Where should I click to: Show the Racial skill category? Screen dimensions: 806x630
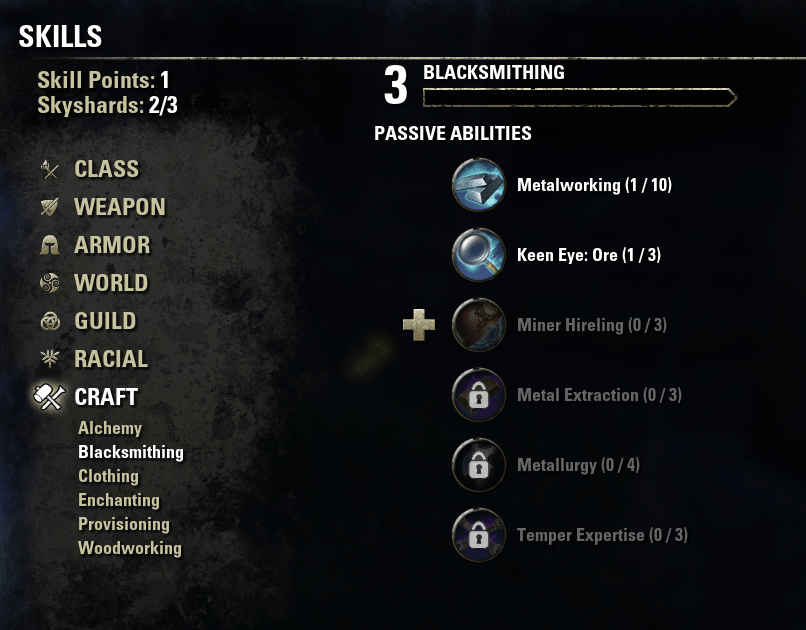[111, 359]
